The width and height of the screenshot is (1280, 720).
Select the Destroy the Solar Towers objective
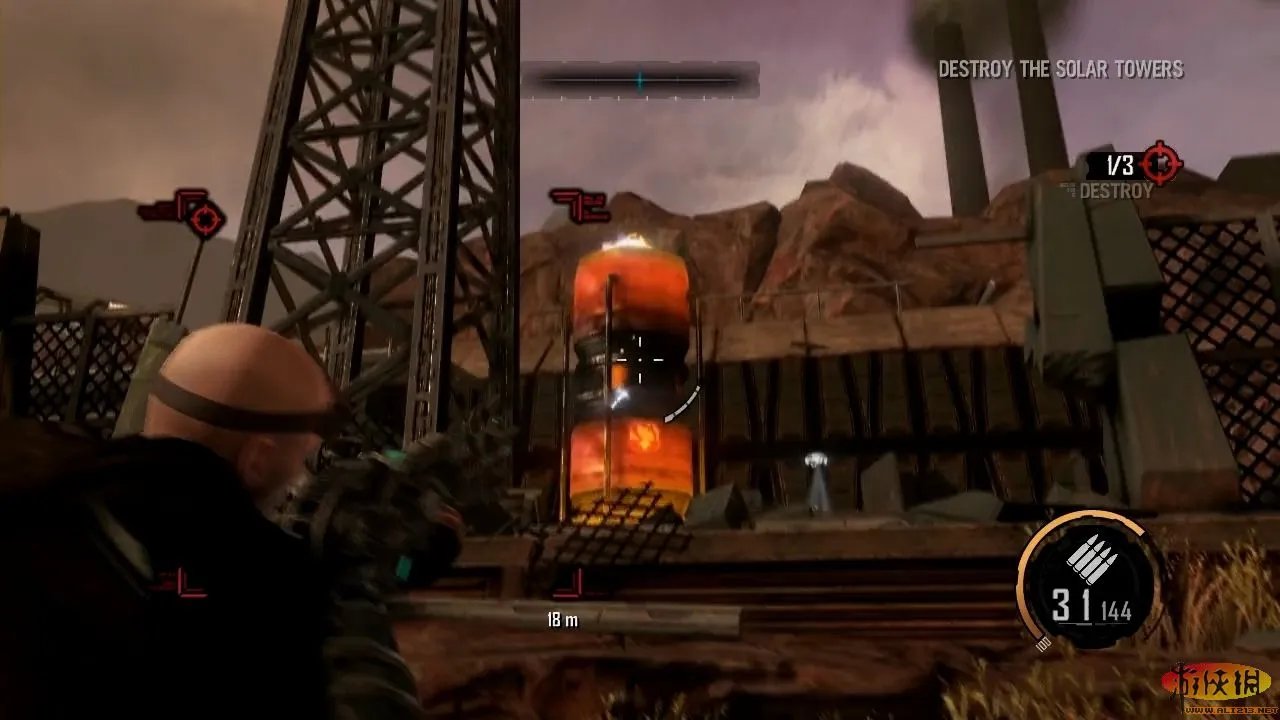click(1060, 69)
